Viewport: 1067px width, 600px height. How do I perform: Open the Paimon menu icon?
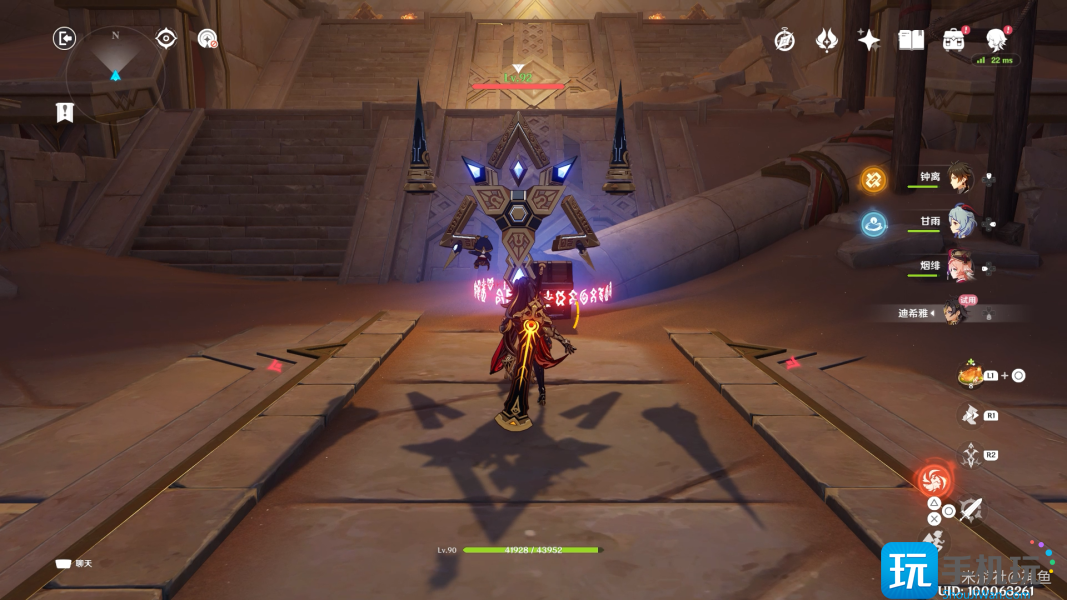pyautogui.click(x=996, y=40)
